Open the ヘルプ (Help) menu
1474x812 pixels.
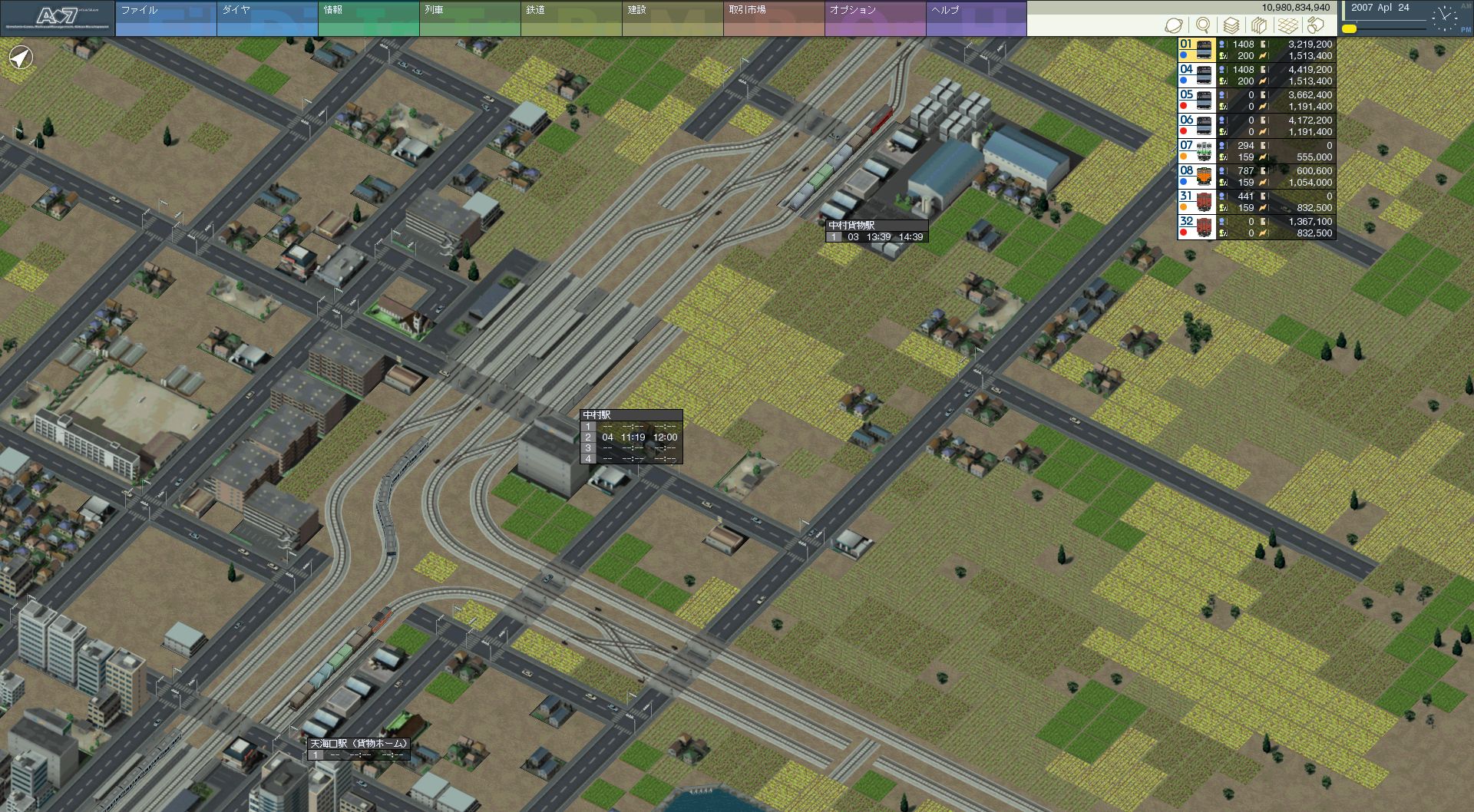[976, 18]
